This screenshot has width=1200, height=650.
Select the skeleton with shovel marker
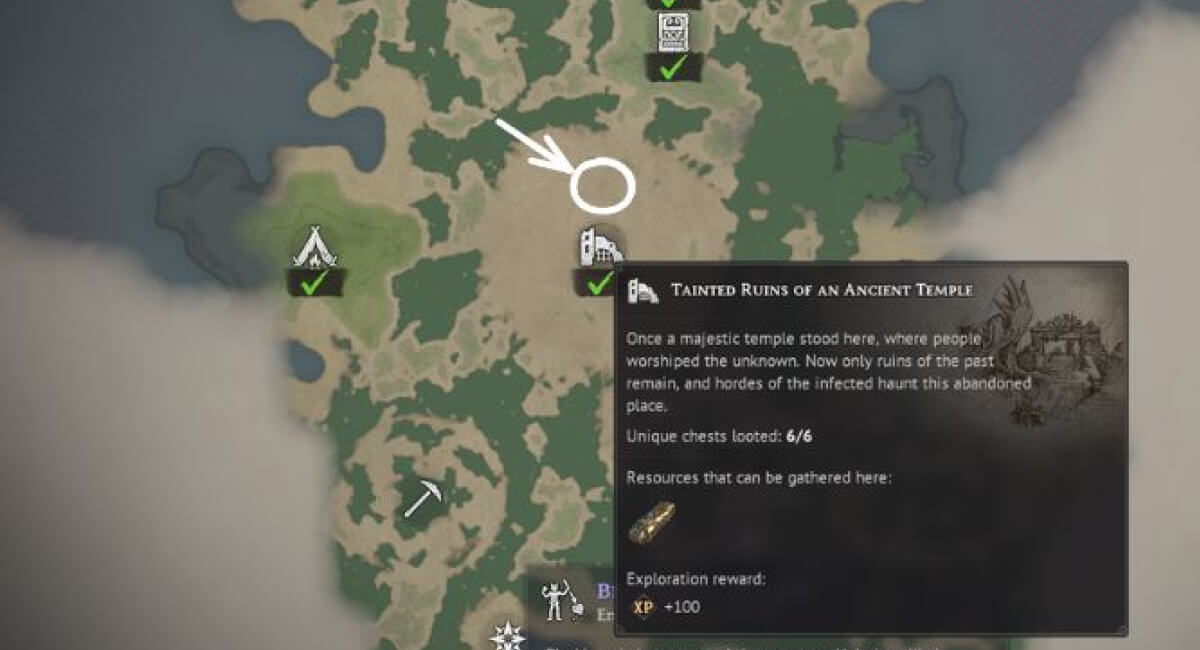click(x=555, y=600)
